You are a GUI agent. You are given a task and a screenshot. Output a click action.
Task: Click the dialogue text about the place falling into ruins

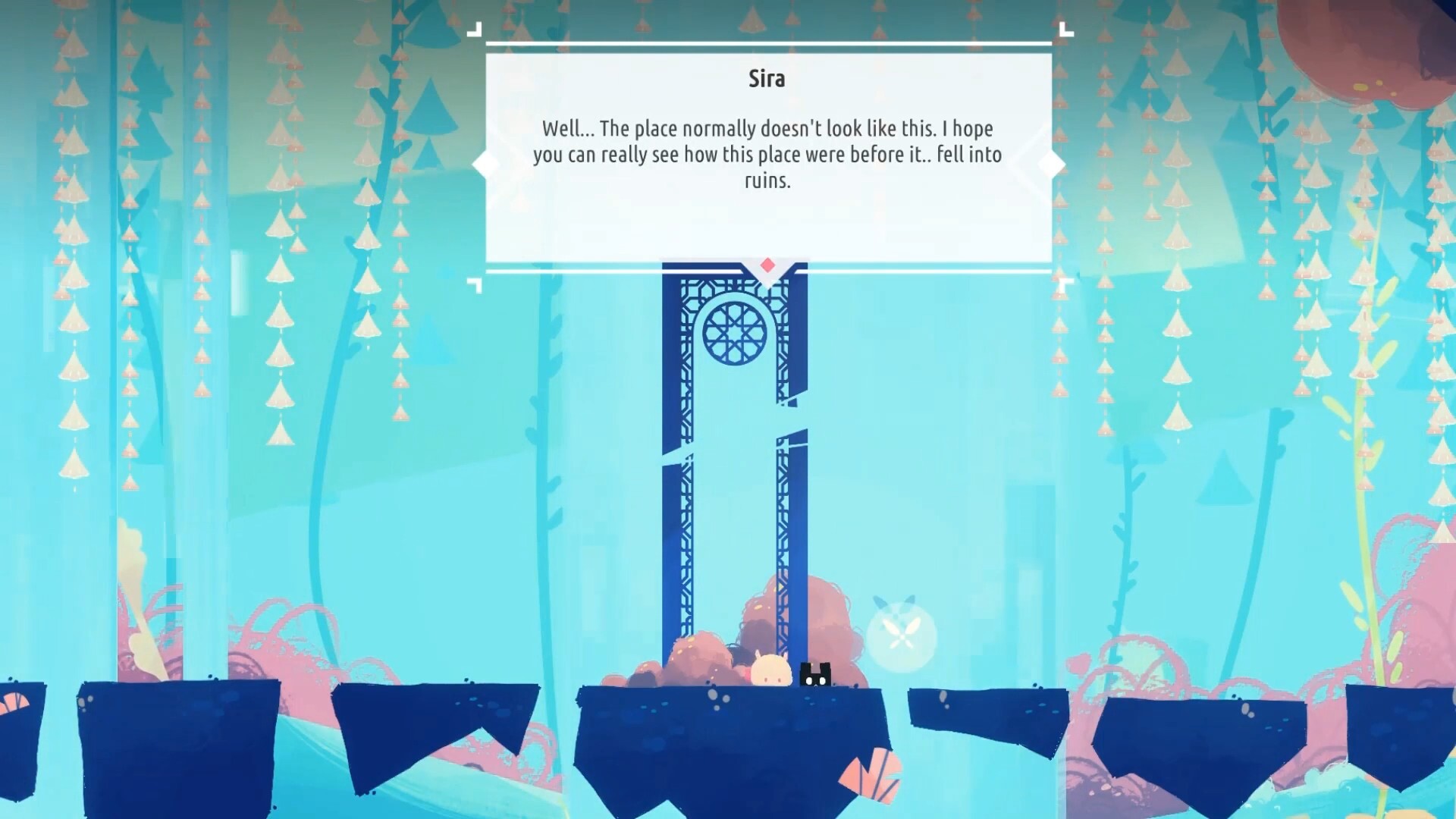point(767,154)
